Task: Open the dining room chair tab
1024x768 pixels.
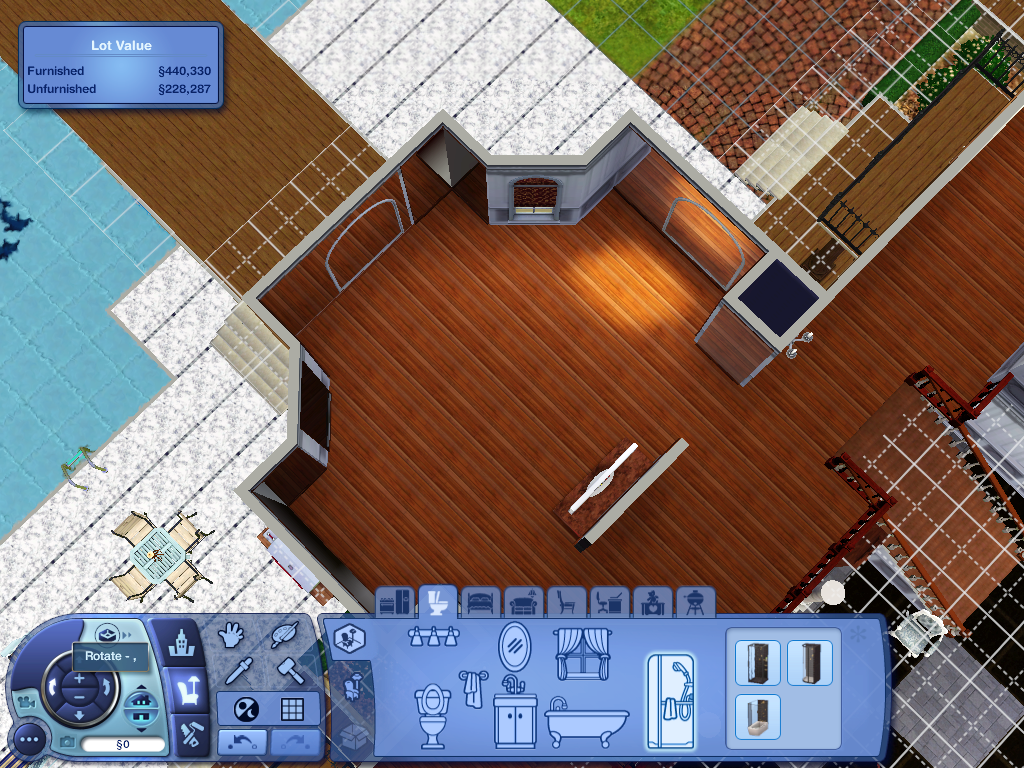Action: [567, 603]
